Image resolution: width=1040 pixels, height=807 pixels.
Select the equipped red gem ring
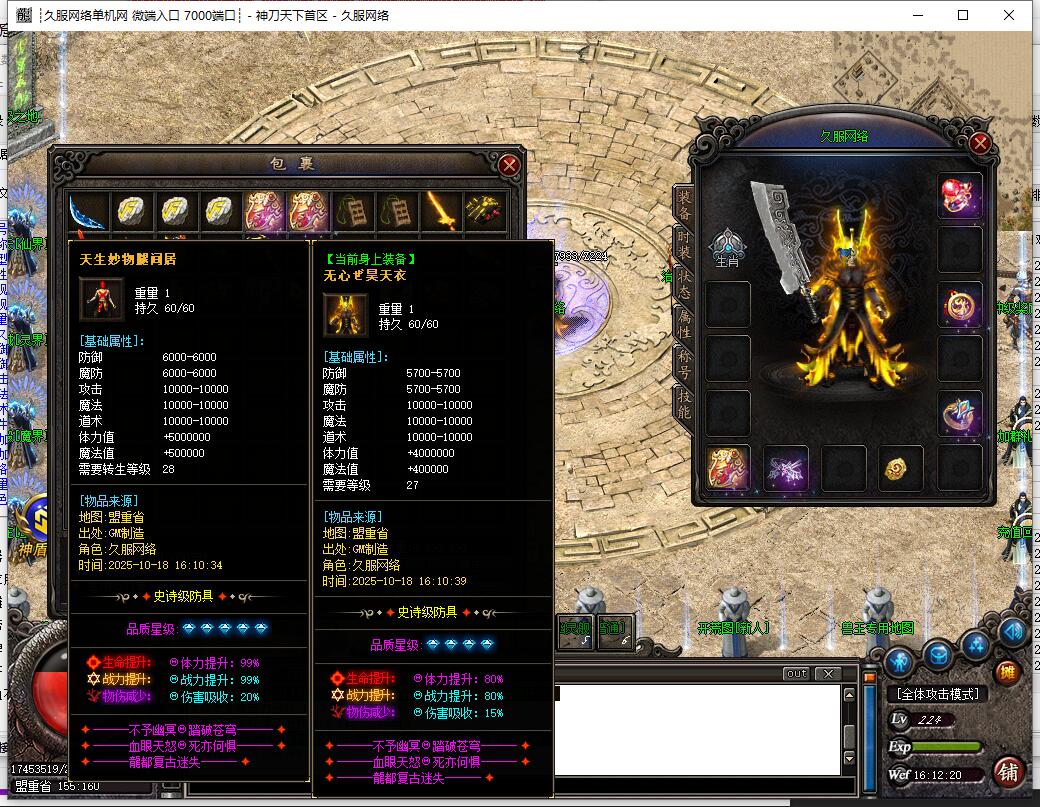click(x=960, y=196)
